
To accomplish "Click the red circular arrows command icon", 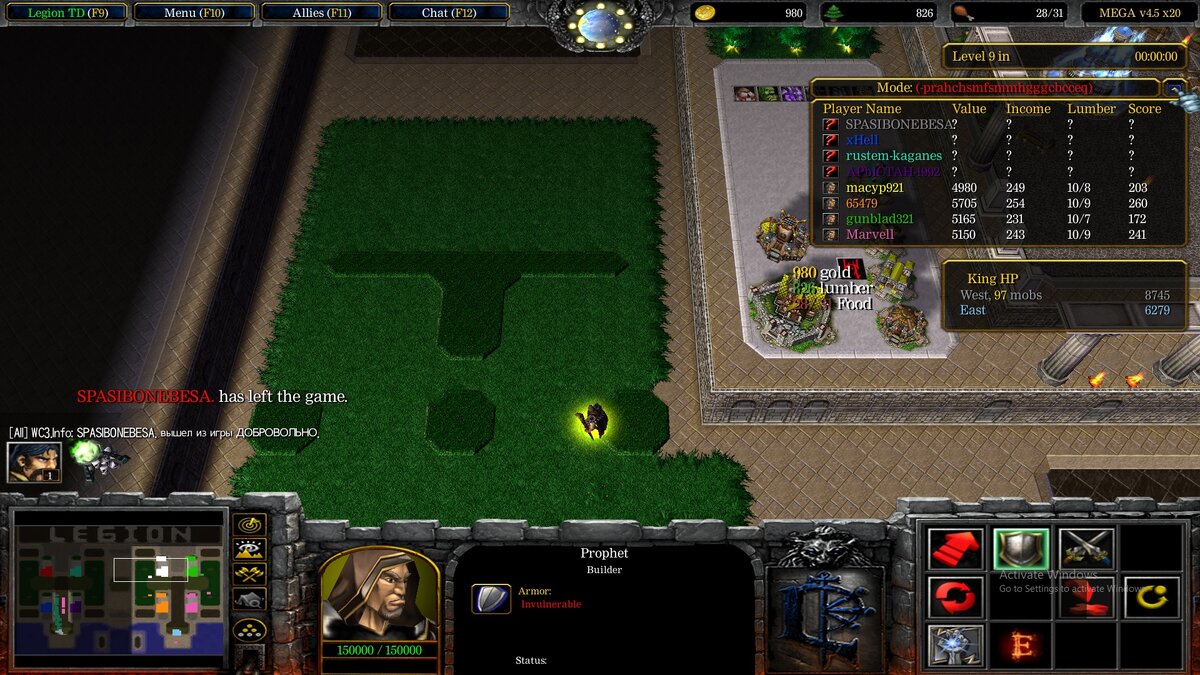I will click(x=955, y=597).
